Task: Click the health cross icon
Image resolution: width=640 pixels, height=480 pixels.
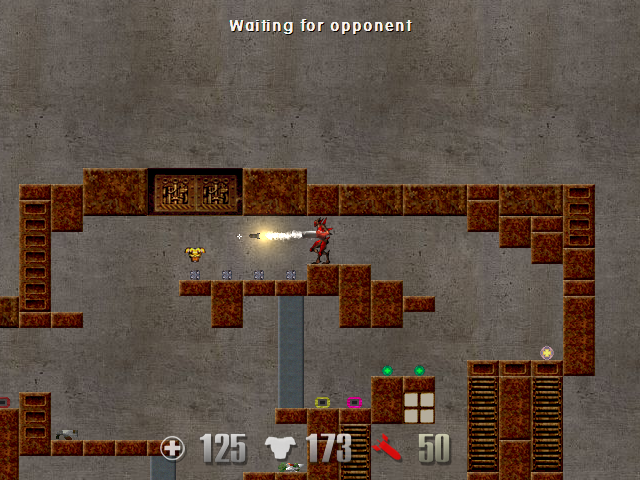Action: point(172,448)
